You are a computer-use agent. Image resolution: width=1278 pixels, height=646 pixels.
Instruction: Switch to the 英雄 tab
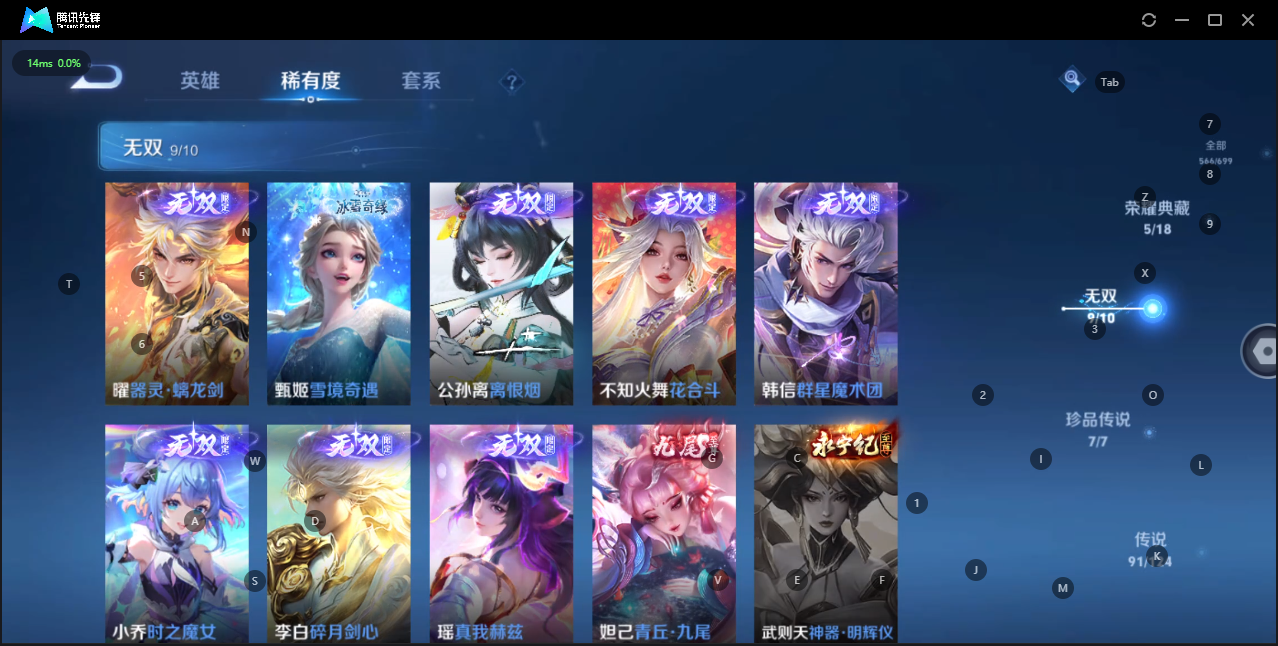[x=200, y=81]
